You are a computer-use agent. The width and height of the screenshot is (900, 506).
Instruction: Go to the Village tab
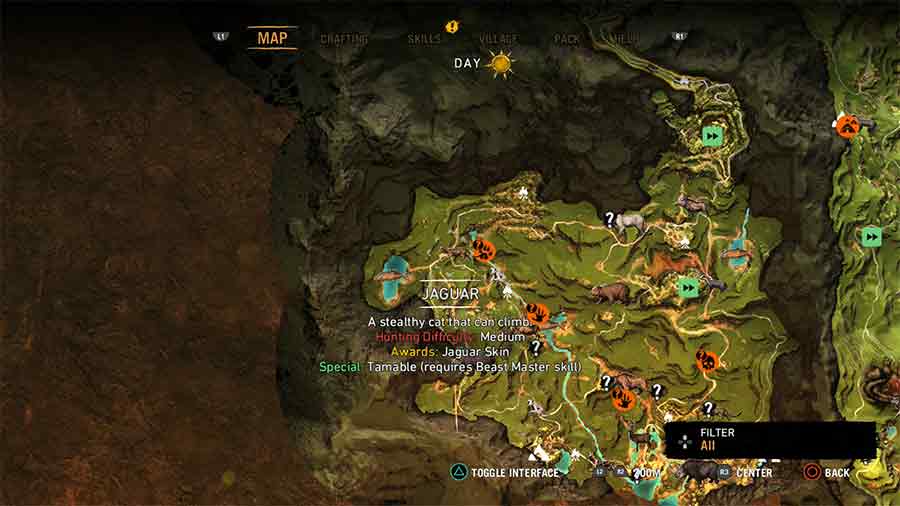click(498, 39)
